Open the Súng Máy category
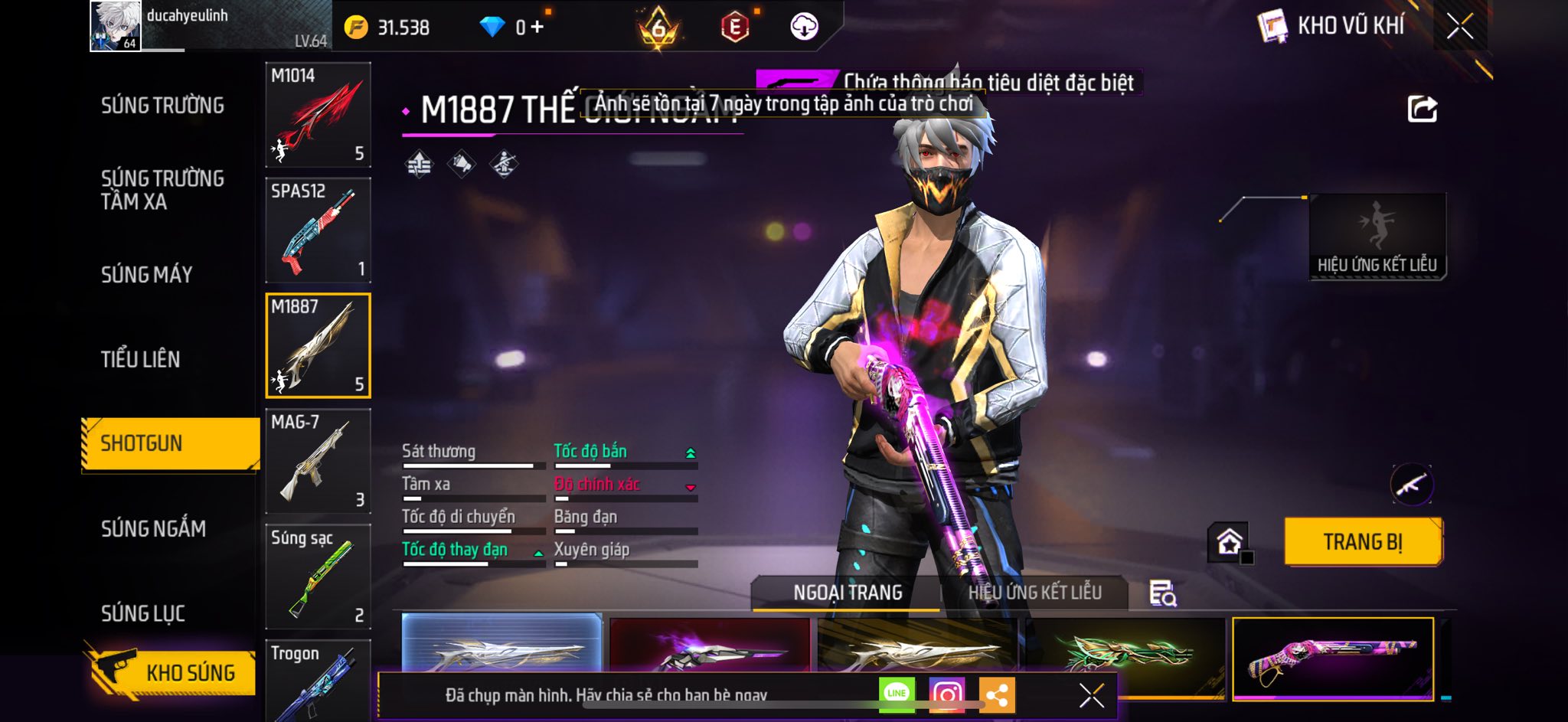Screen dimensions: 1568x722 [146, 275]
